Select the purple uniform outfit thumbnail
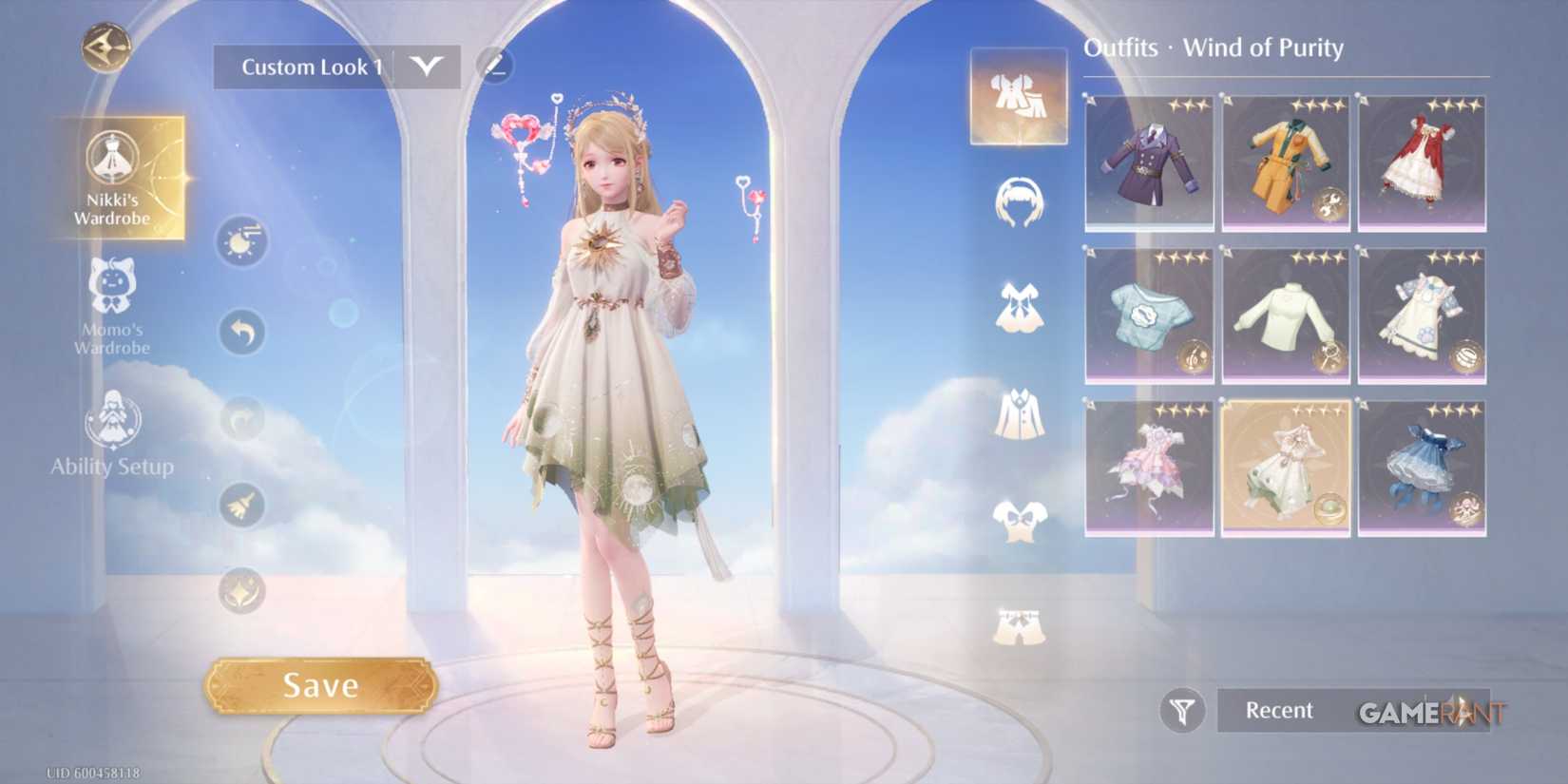 point(1149,162)
